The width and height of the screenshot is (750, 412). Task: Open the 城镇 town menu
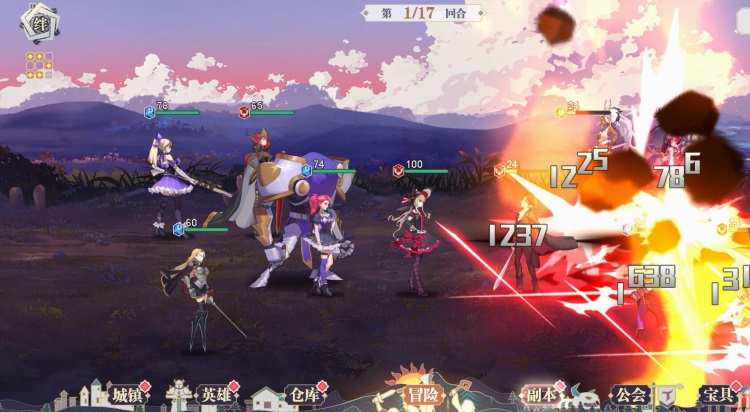click(x=127, y=394)
